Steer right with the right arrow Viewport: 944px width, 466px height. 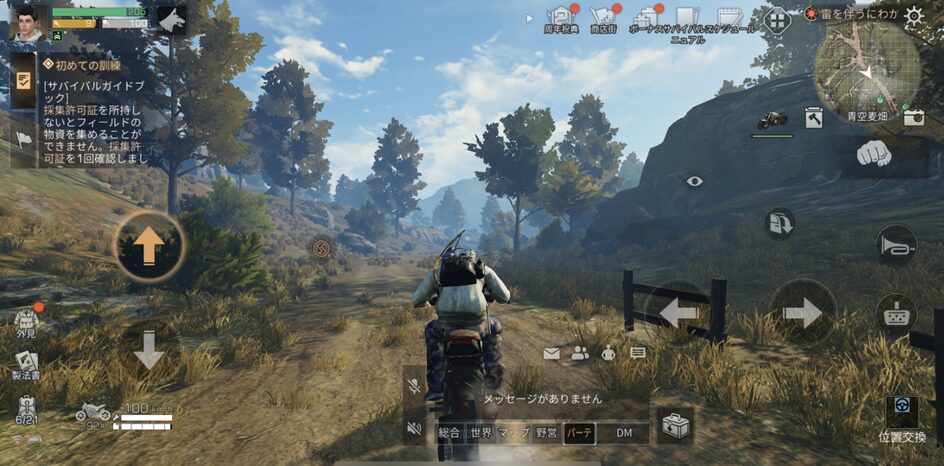coord(802,313)
